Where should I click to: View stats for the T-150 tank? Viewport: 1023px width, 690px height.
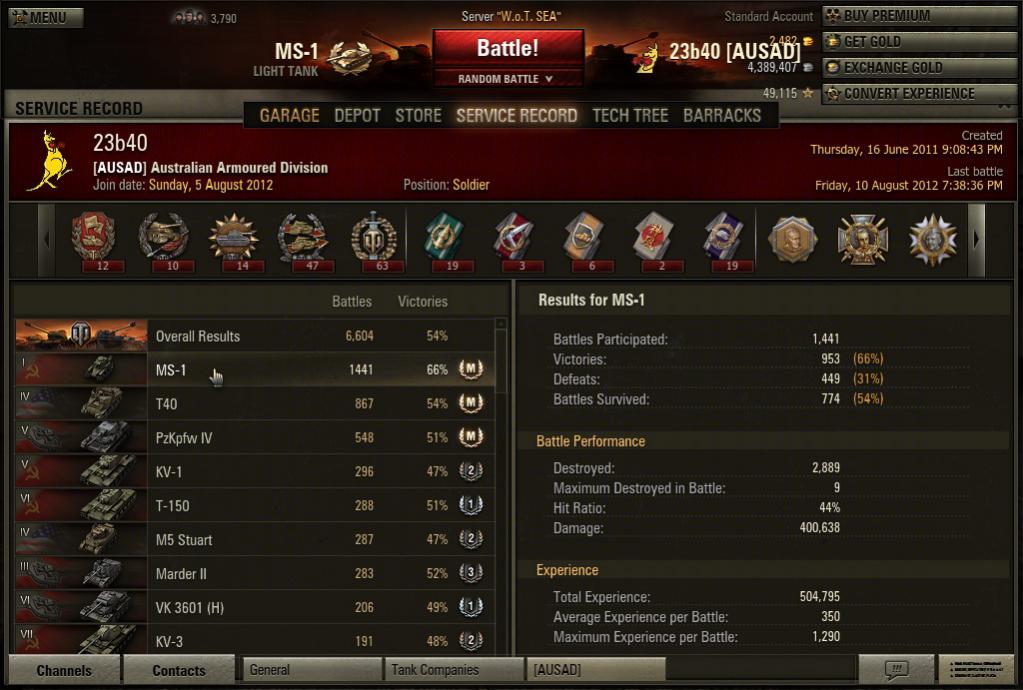tap(255, 506)
